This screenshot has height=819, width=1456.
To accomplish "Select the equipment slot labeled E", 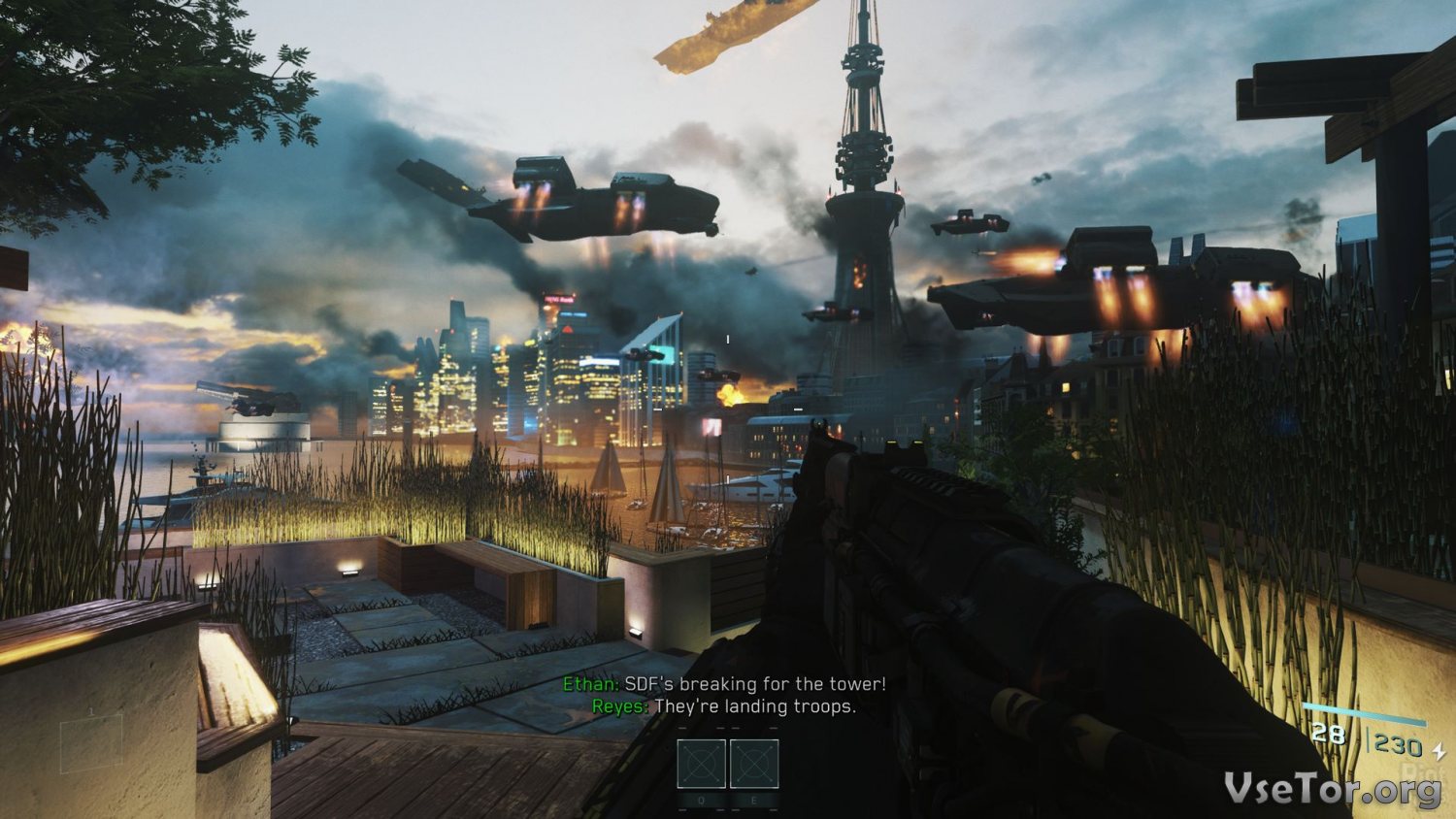I will 754,764.
